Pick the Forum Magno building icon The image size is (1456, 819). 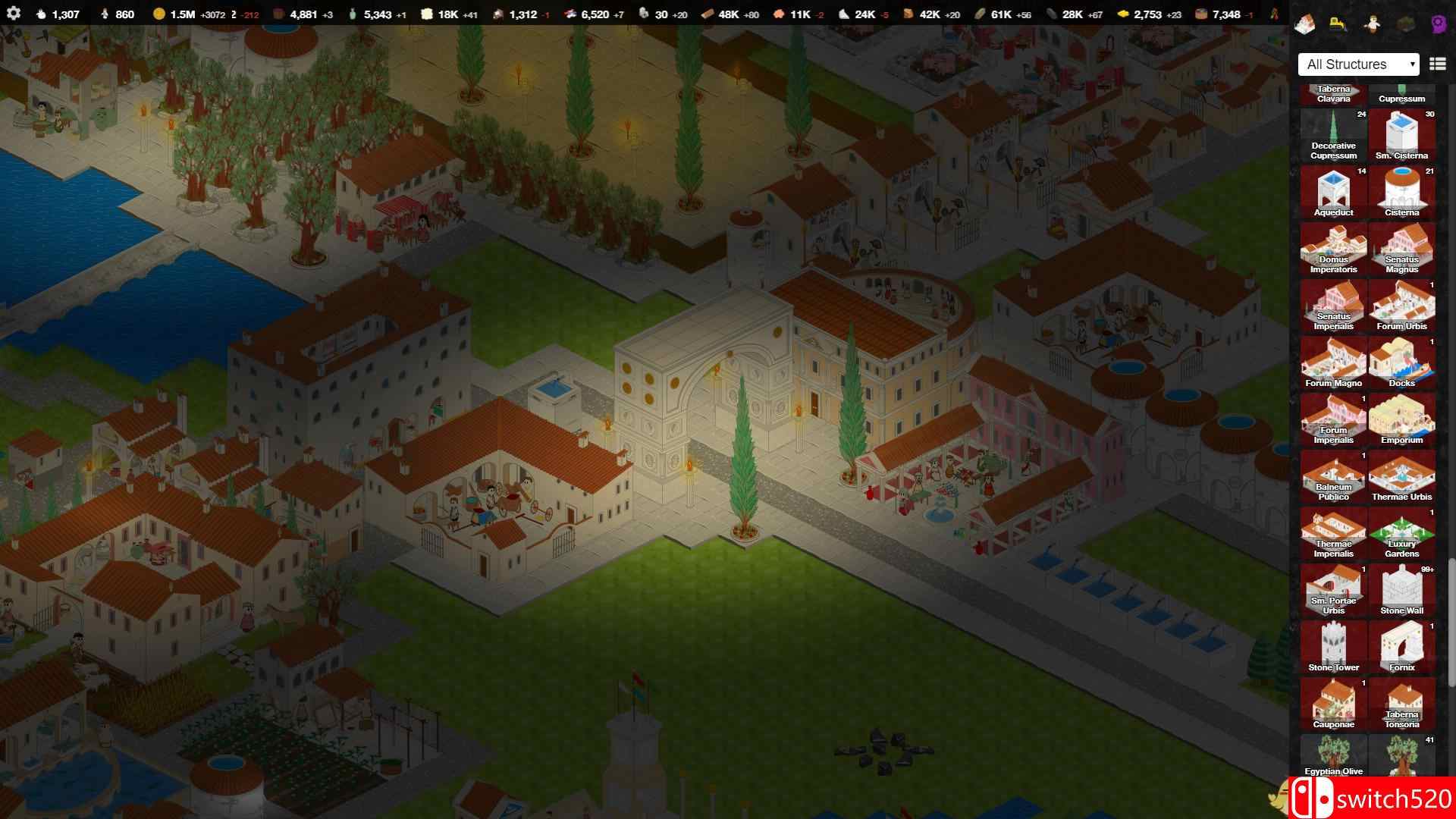(1333, 362)
